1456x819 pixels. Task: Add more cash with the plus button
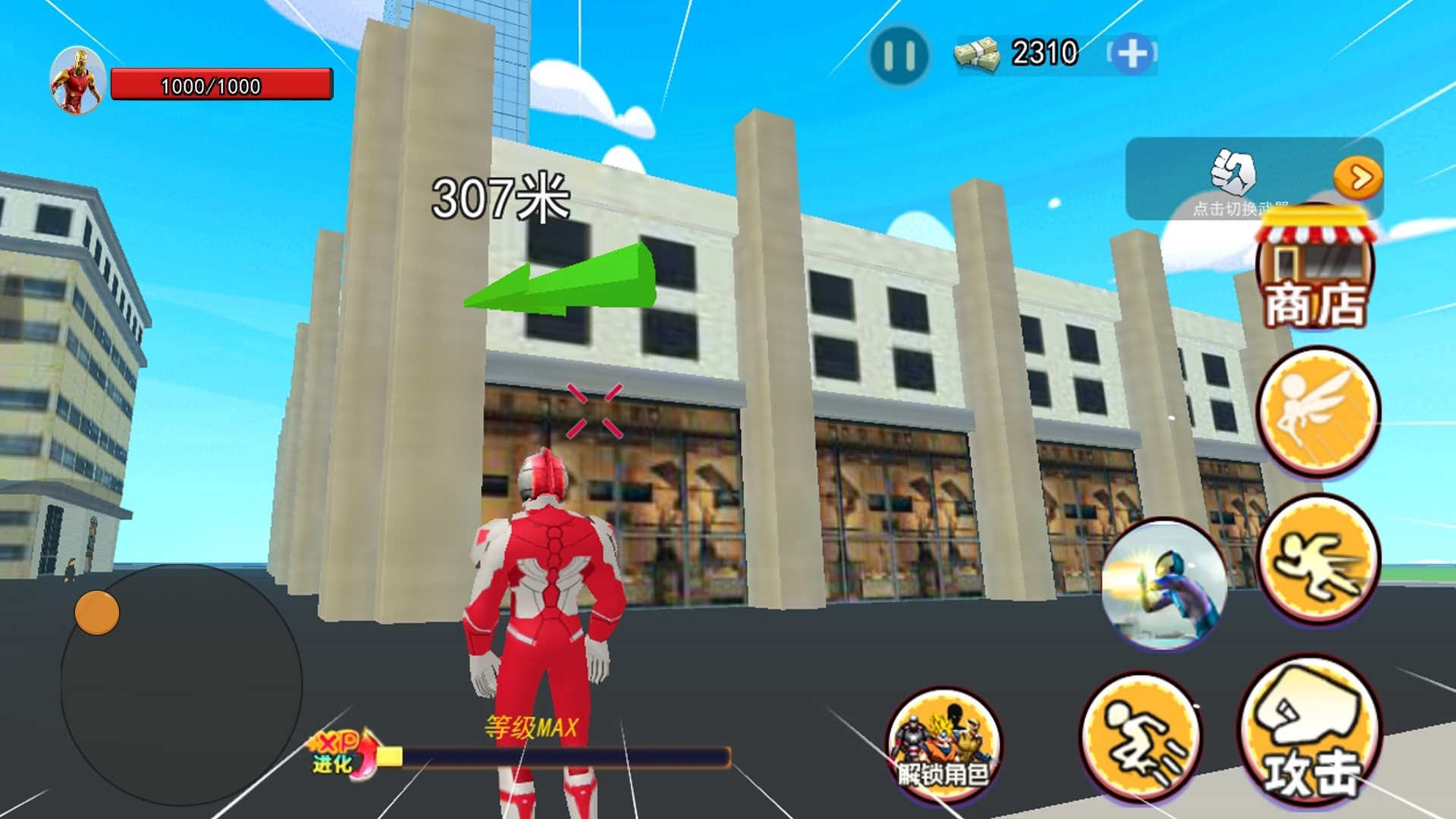1132,54
